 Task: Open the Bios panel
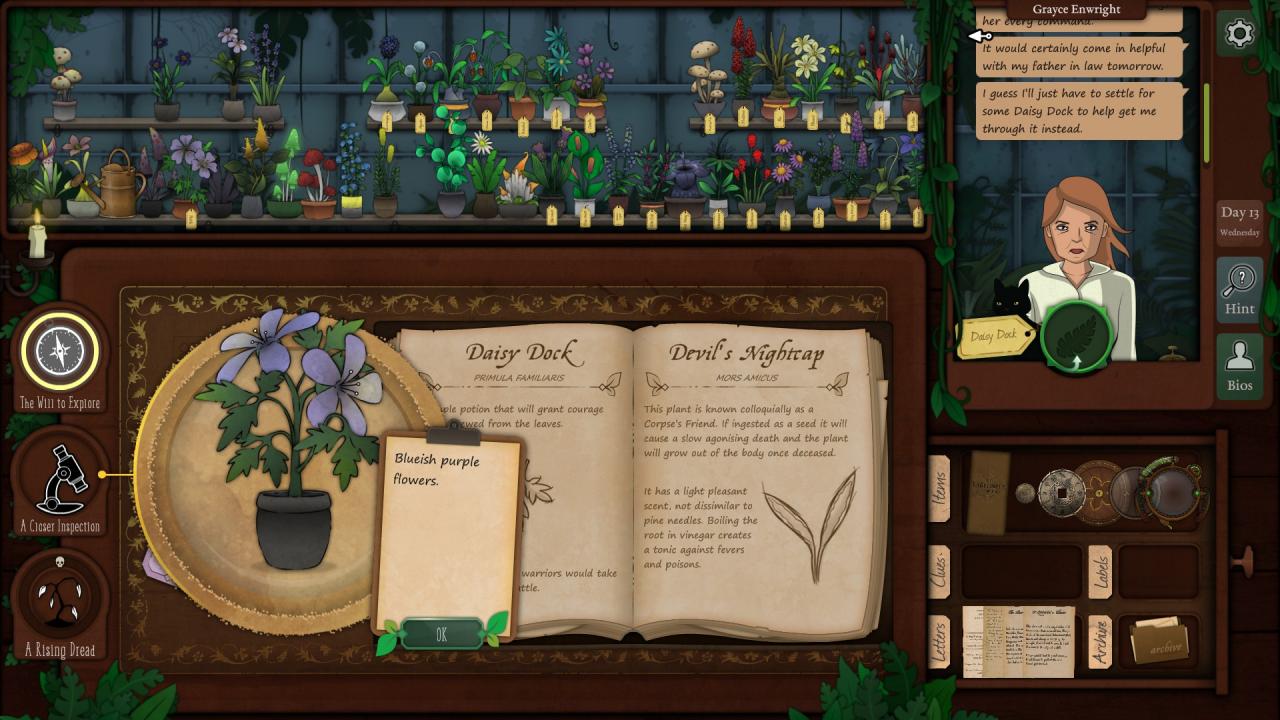1239,366
